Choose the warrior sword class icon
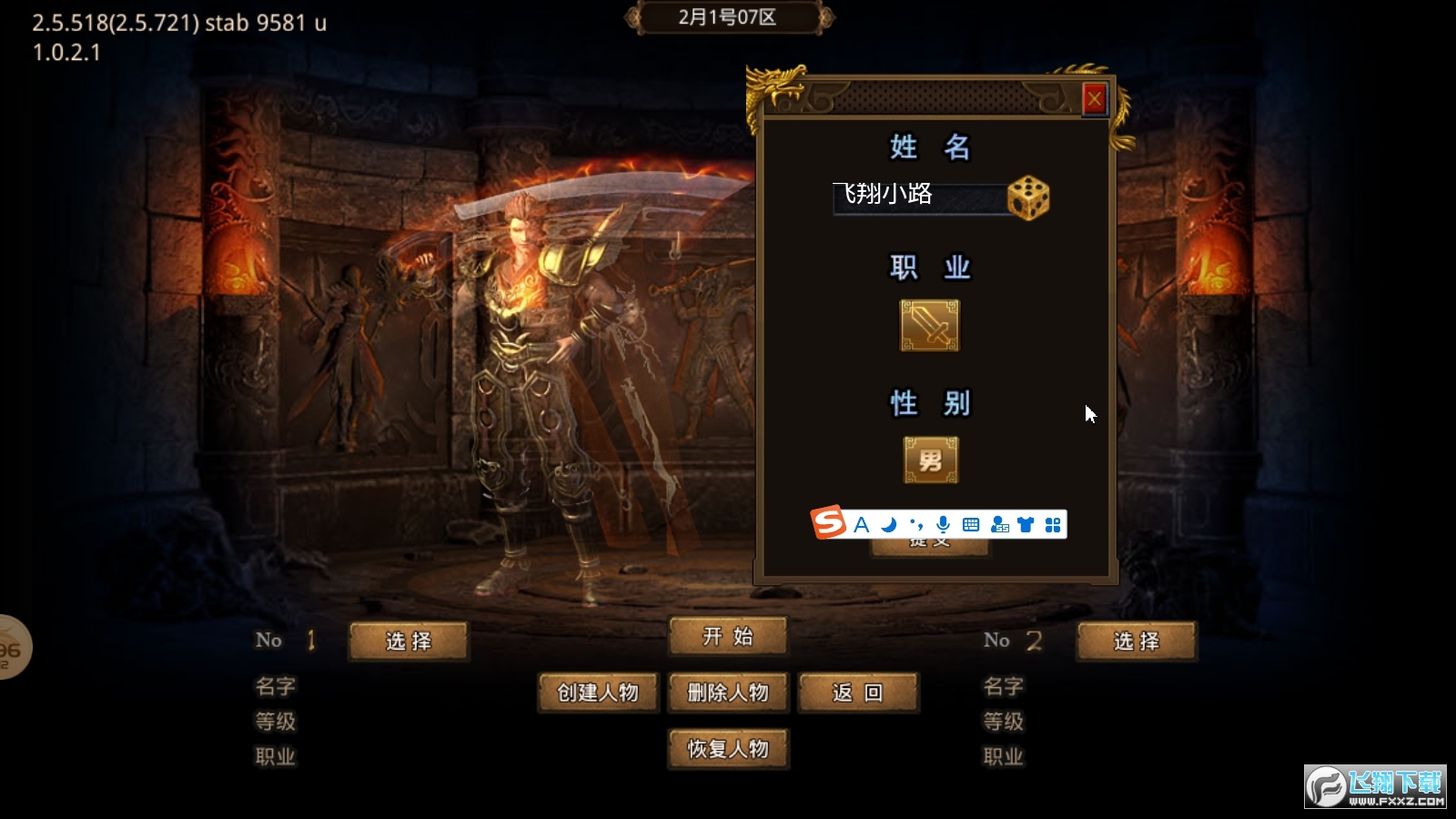1456x819 pixels. click(929, 325)
